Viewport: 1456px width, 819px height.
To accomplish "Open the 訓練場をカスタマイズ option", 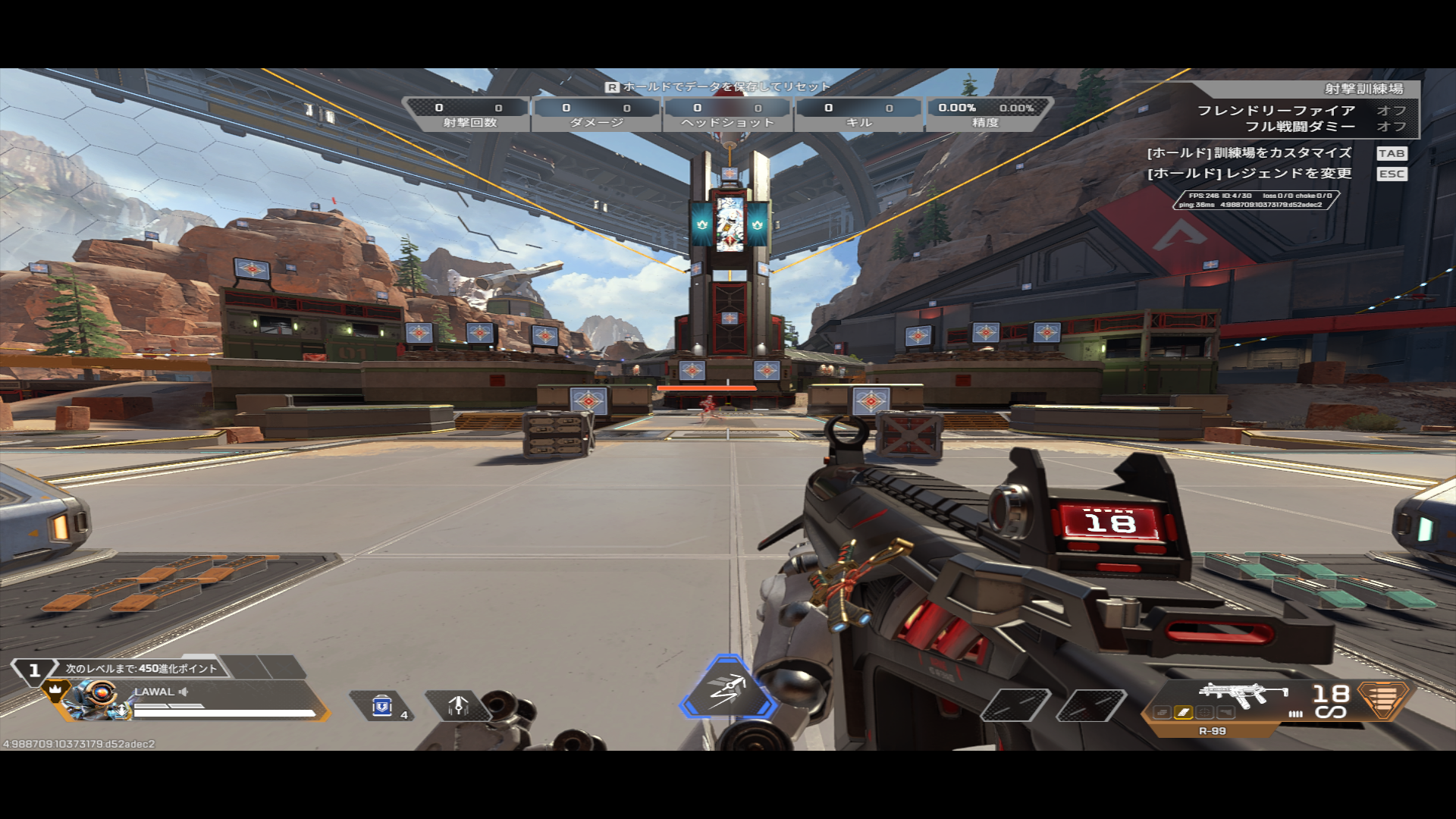I will (x=1249, y=153).
